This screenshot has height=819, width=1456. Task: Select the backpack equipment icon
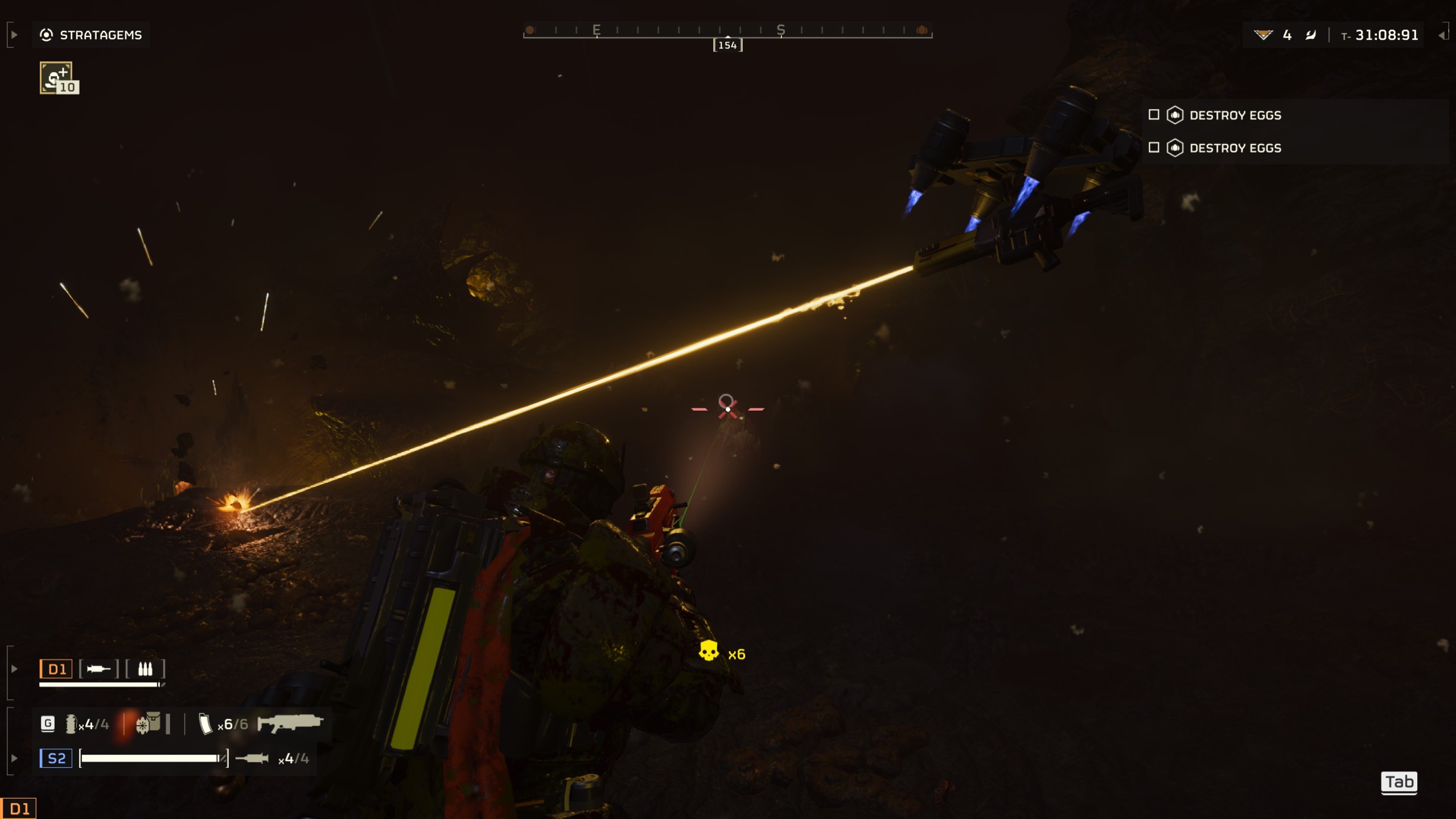pos(149,723)
